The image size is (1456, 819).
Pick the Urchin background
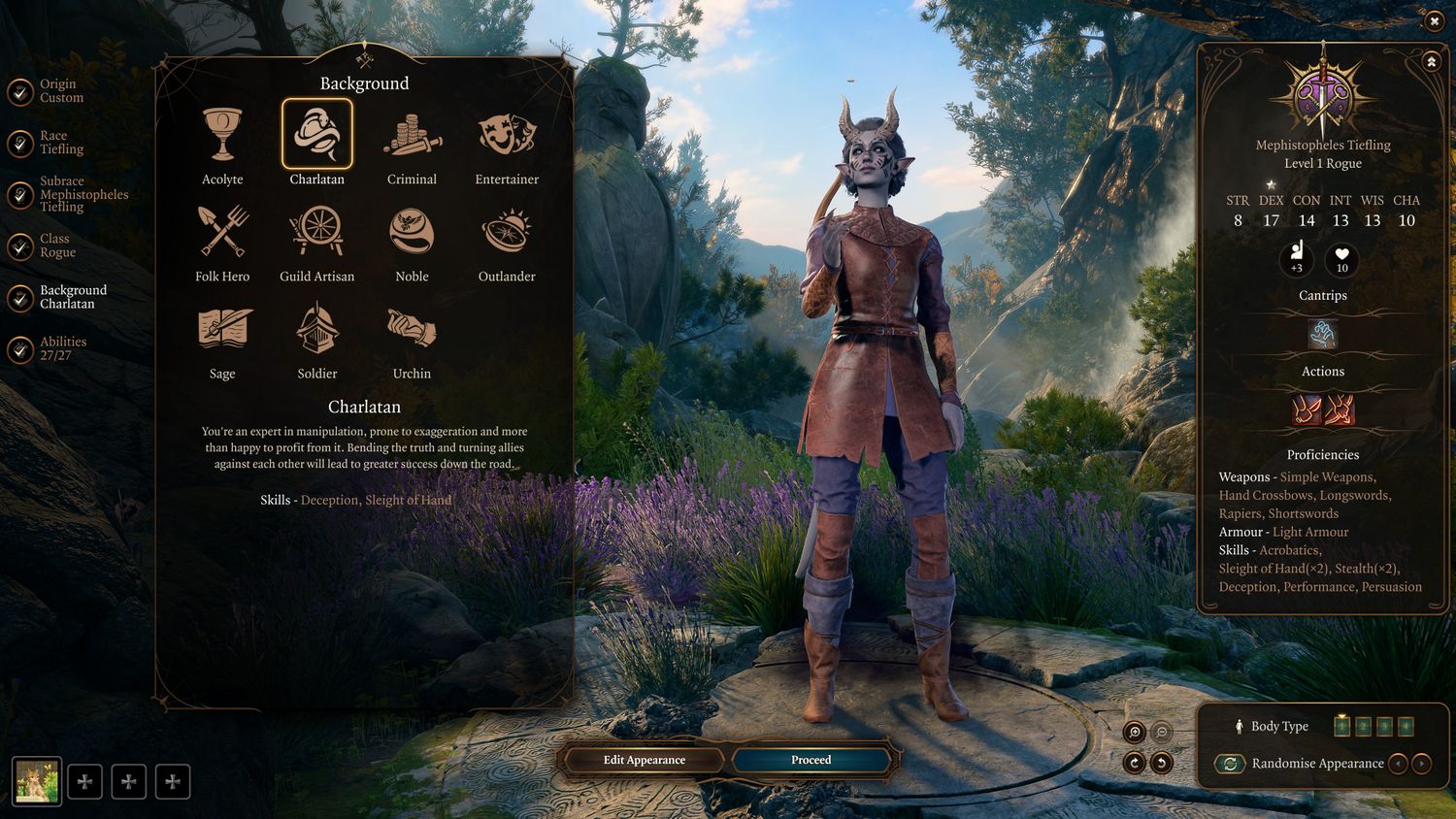click(x=412, y=330)
